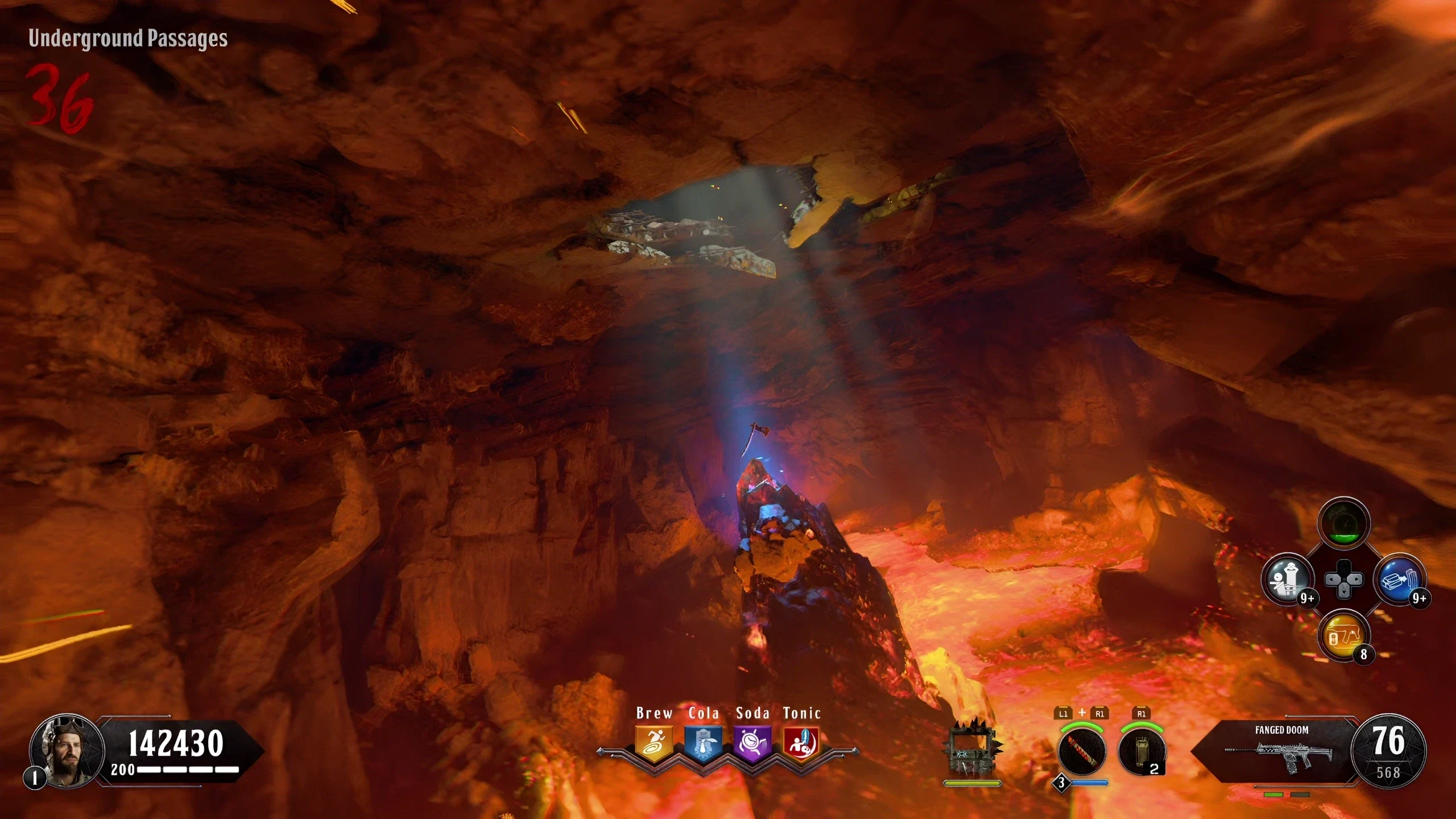Click the player character portrait
1456x819 pixels.
pos(67,751)
